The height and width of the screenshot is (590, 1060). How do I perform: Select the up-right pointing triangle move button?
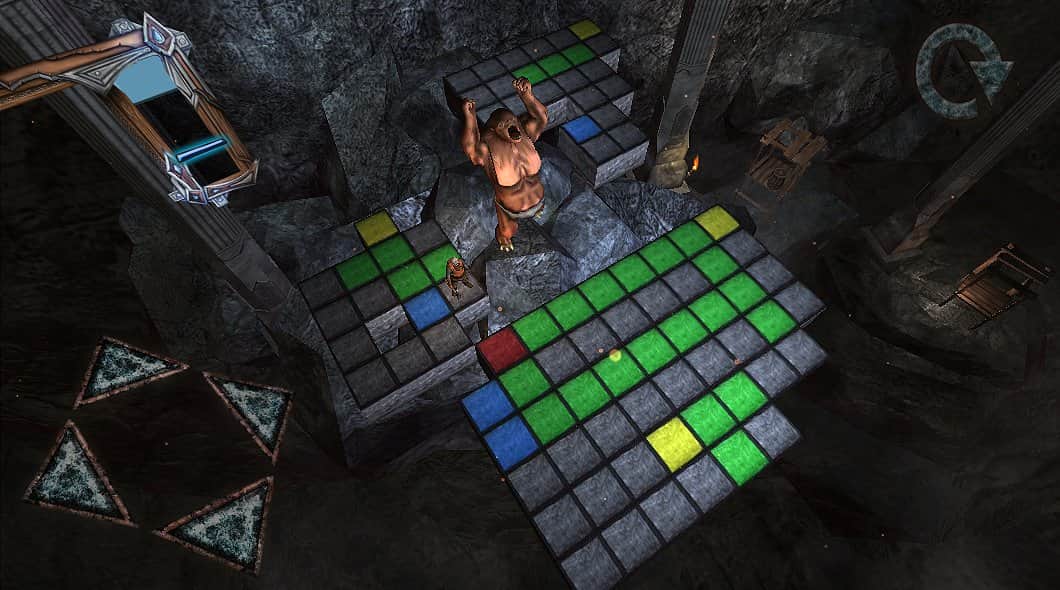point(253,408)
